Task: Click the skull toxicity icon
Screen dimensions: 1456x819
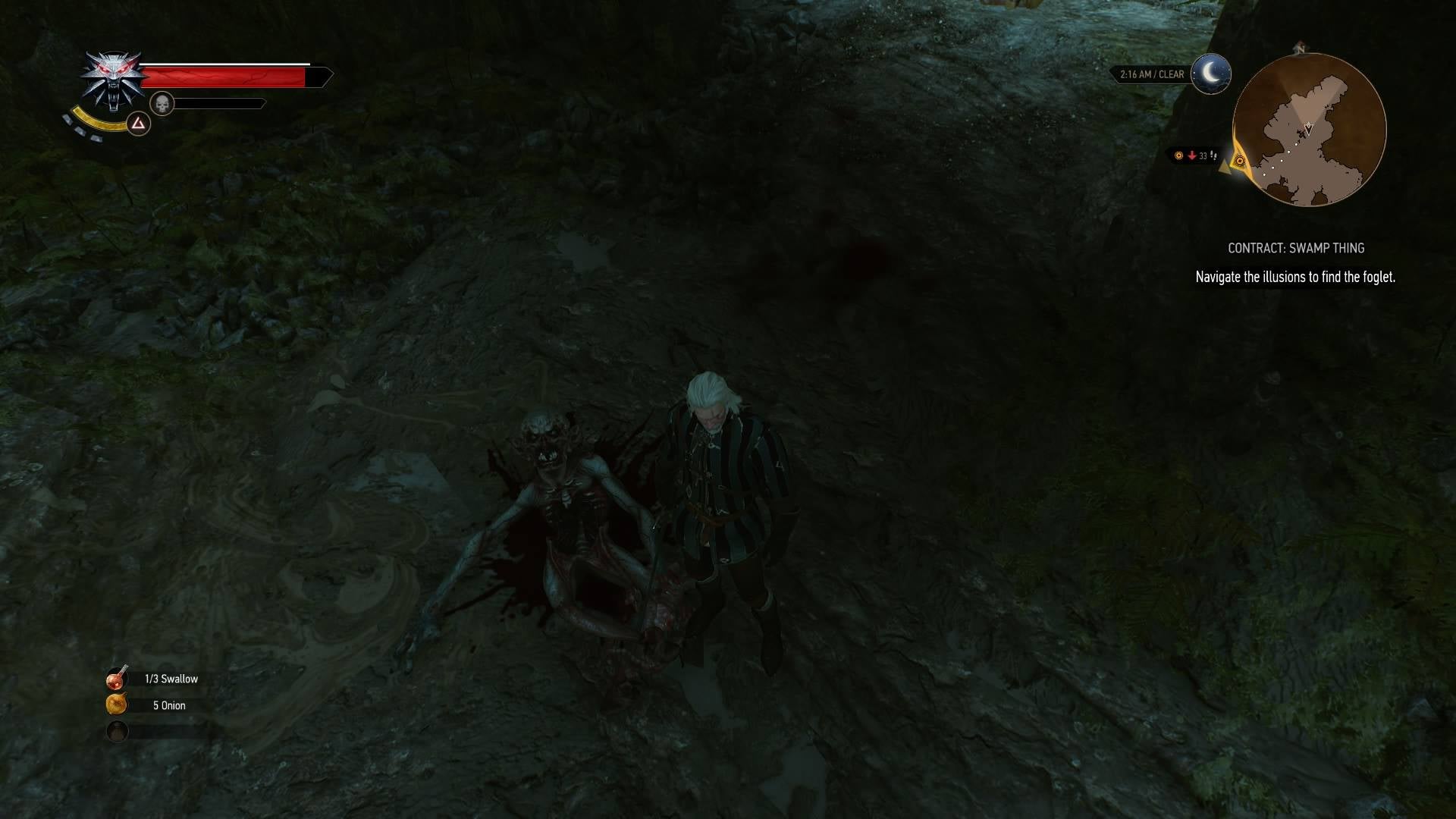Action: coord(163,102)
